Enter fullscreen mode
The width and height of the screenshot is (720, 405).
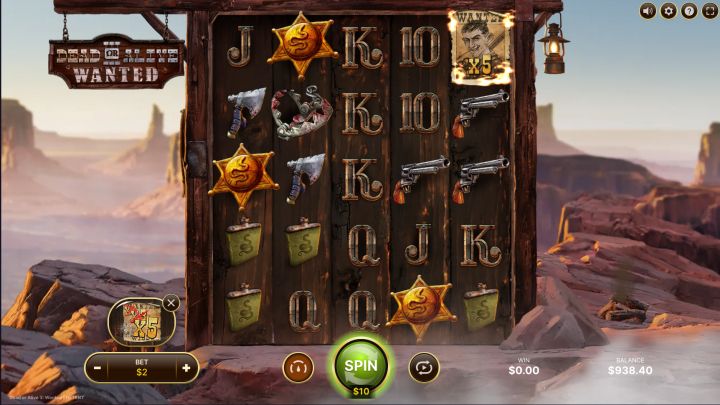[709, 11]
